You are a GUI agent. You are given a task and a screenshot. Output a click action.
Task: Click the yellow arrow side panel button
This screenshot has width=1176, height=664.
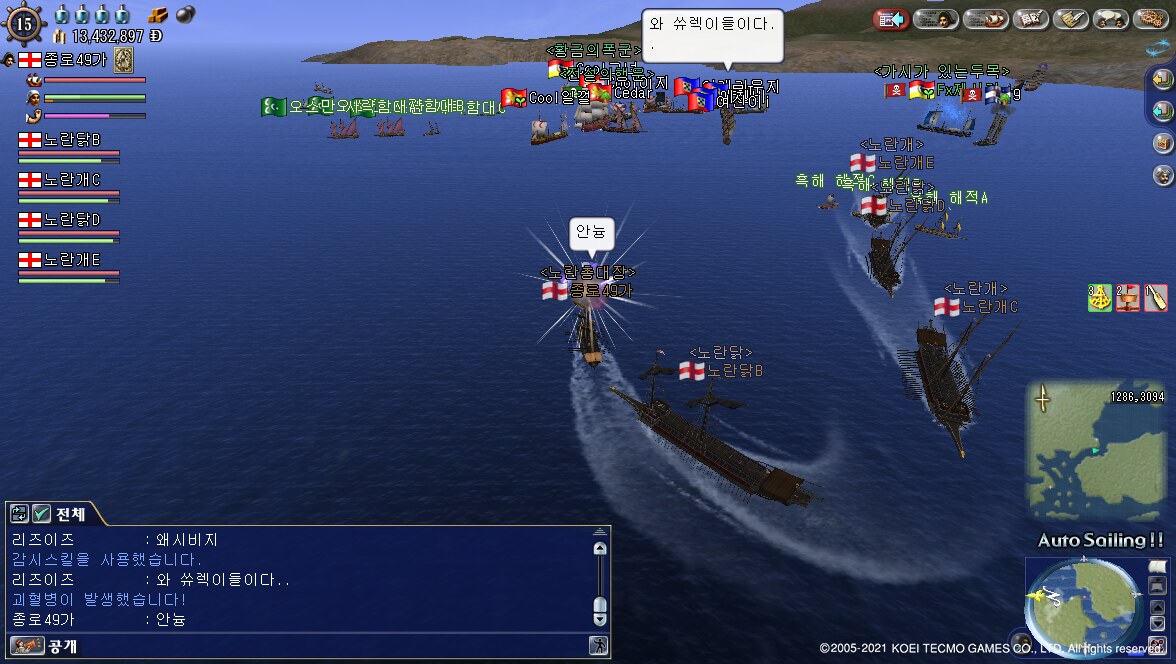coord(1162,79)
